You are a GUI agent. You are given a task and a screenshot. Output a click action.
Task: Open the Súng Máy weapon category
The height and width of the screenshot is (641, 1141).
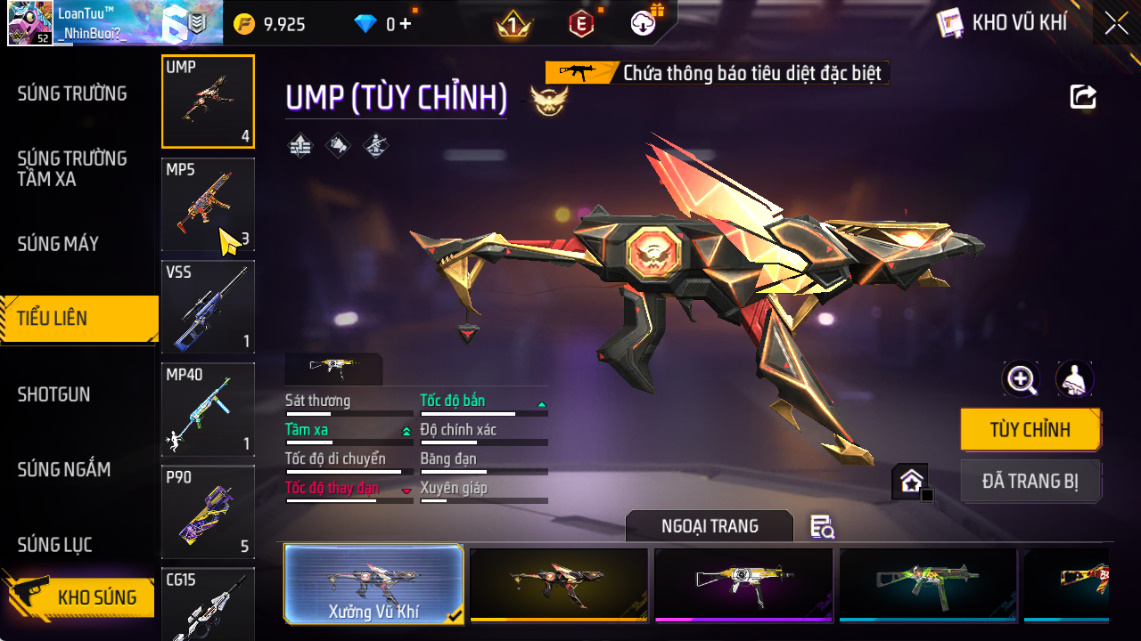tap(58, 244)
